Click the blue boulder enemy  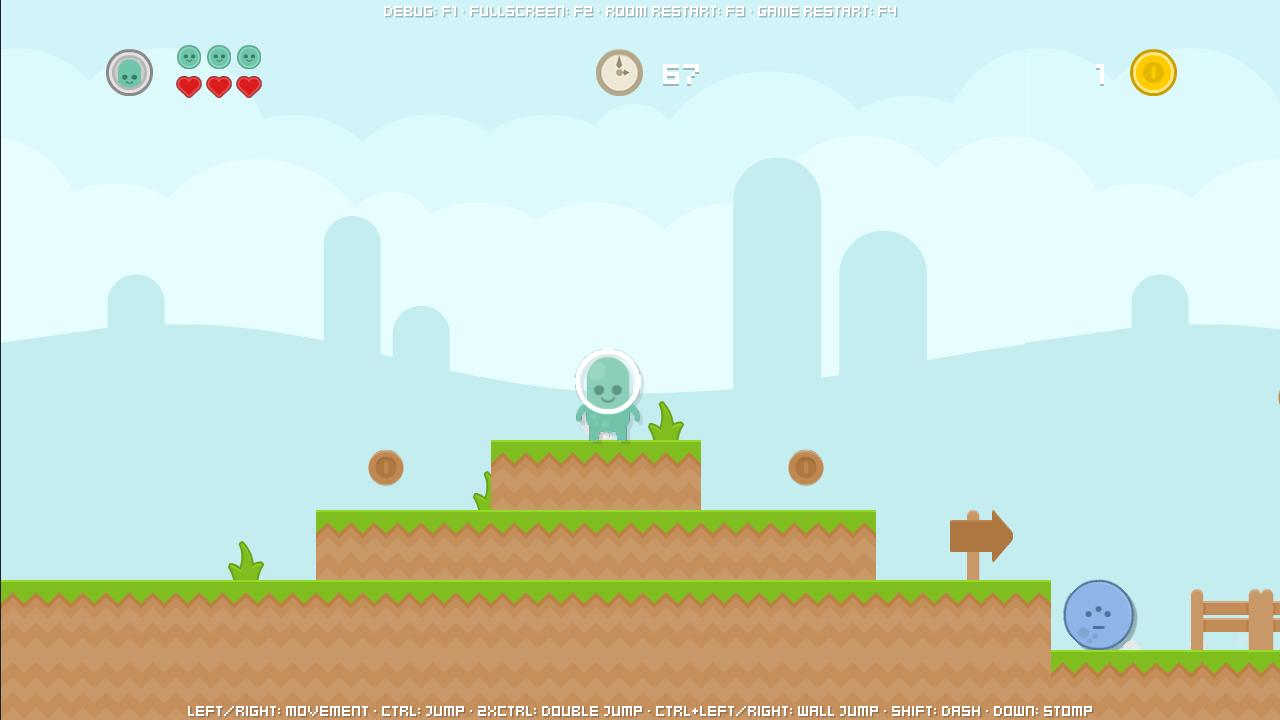pyautogui.click(x=1098, y=615)
